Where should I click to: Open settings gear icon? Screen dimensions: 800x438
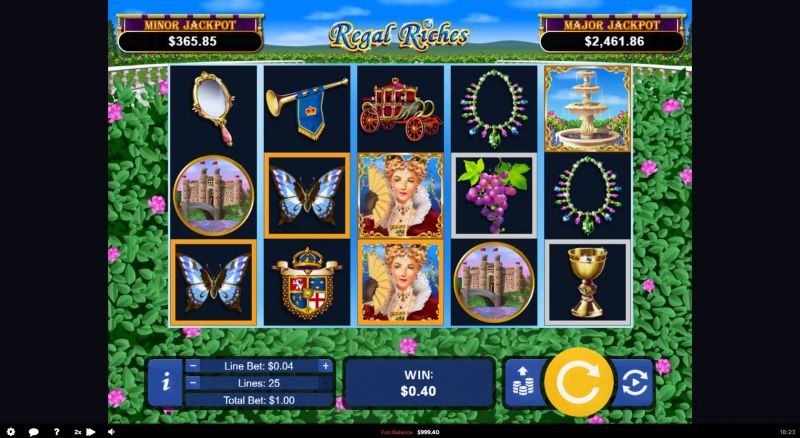(11, 432)
